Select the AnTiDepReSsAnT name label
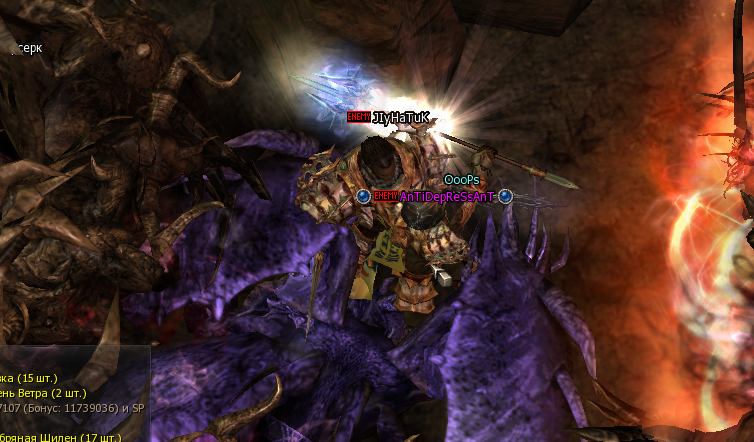Viewport: 754px width, 442px height. tap(447, 197)
